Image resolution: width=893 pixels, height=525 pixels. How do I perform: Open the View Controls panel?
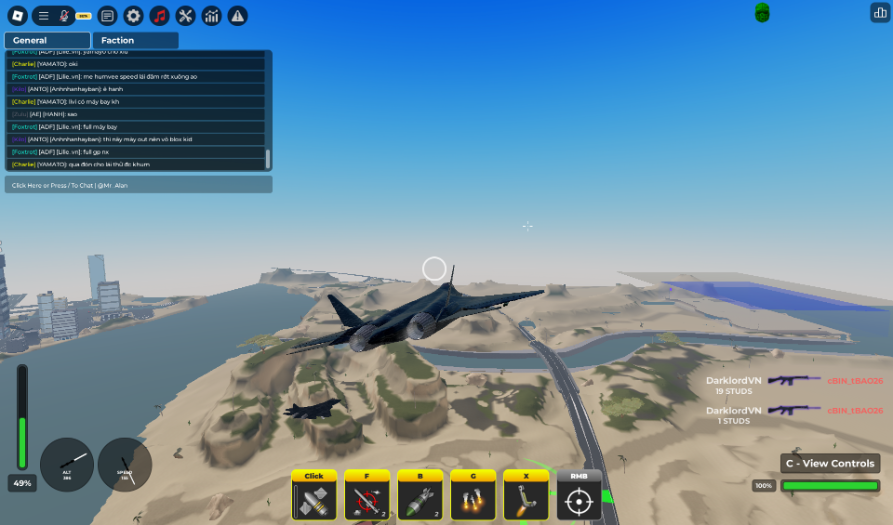point(830,463)
